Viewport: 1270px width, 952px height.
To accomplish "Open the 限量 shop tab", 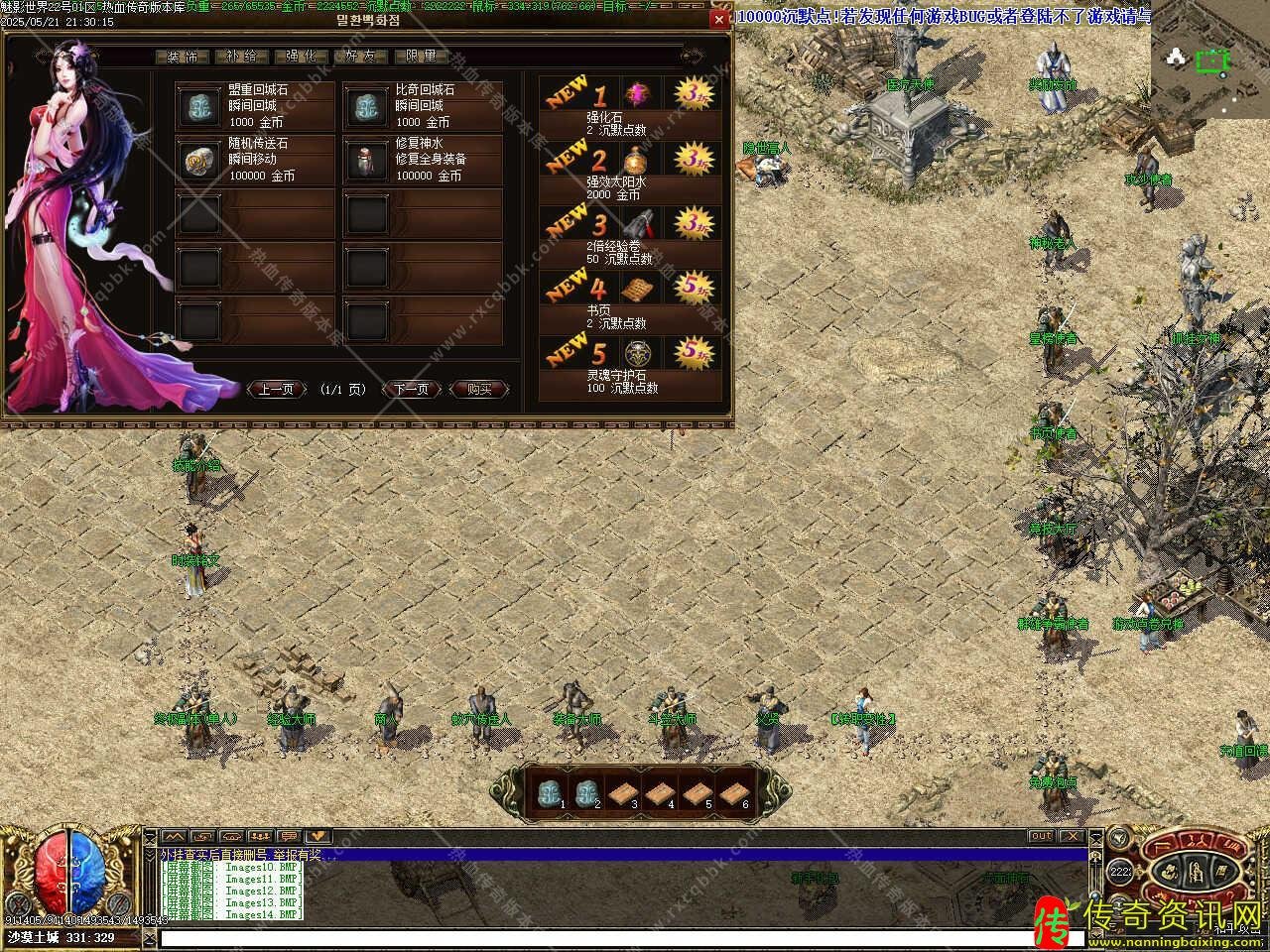I will [x=421, y=57].
